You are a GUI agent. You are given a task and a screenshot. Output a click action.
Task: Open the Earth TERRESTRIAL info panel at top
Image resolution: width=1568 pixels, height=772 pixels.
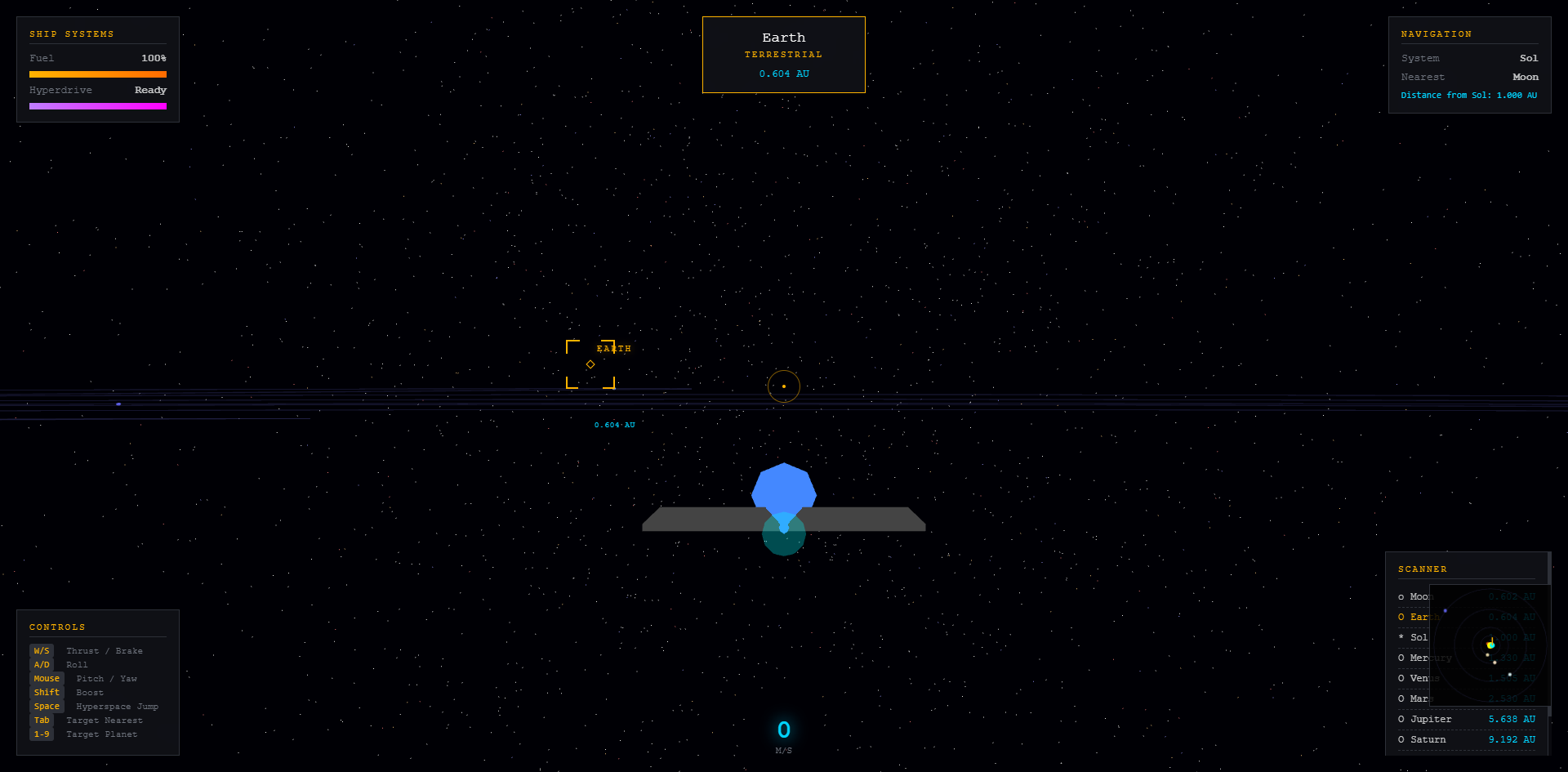coord(783,54)
